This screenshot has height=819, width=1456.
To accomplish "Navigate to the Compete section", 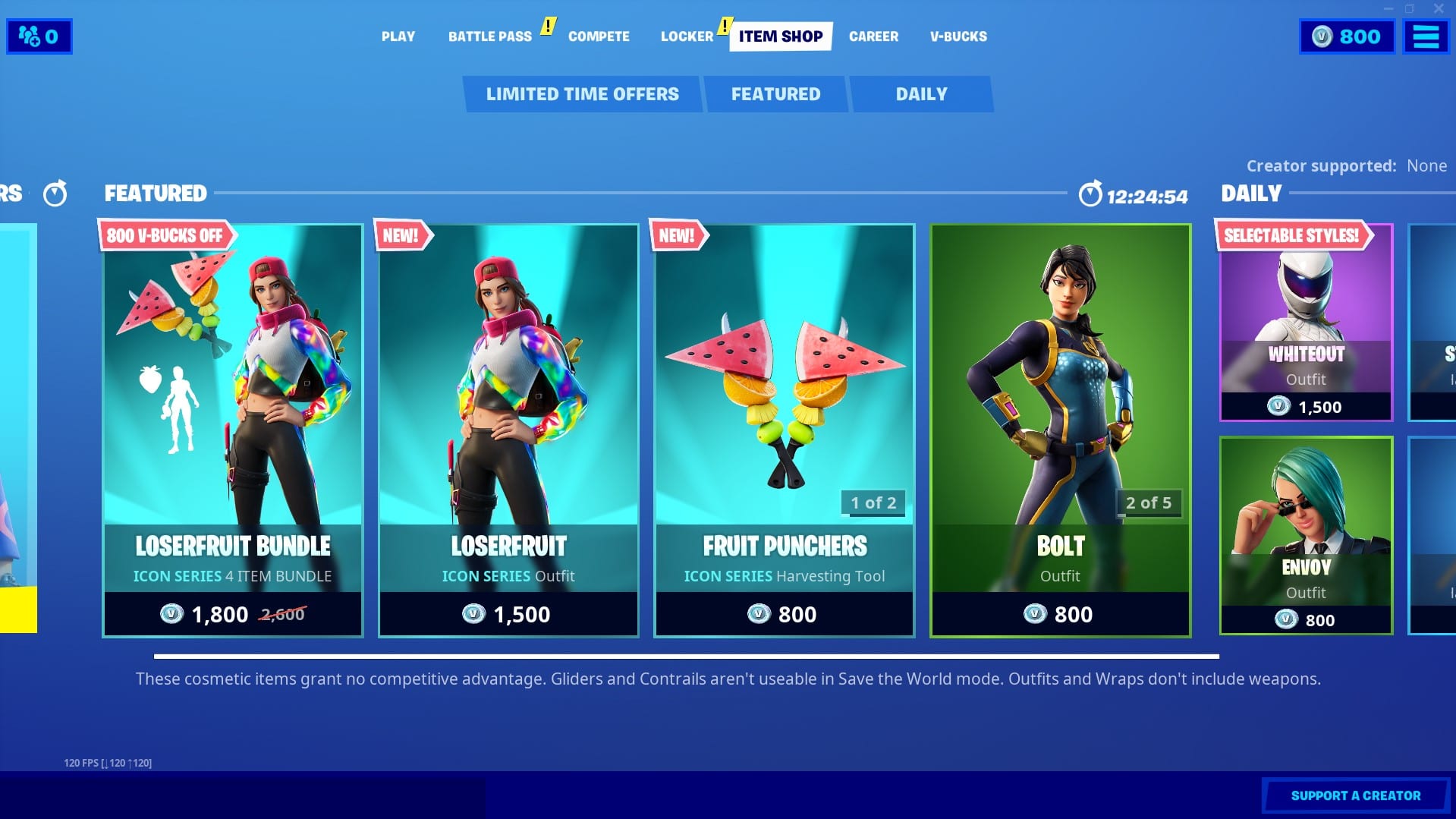I will point(599,36).
